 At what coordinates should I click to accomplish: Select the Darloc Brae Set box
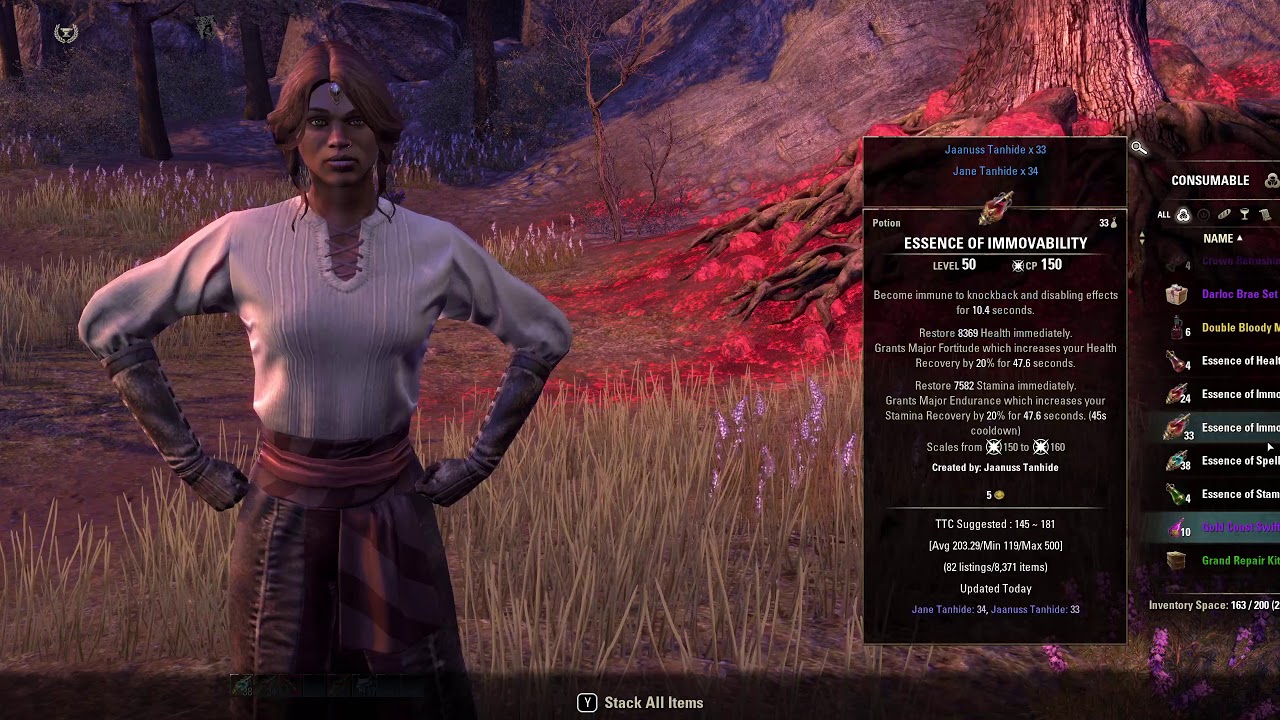tap(1239, 295)
